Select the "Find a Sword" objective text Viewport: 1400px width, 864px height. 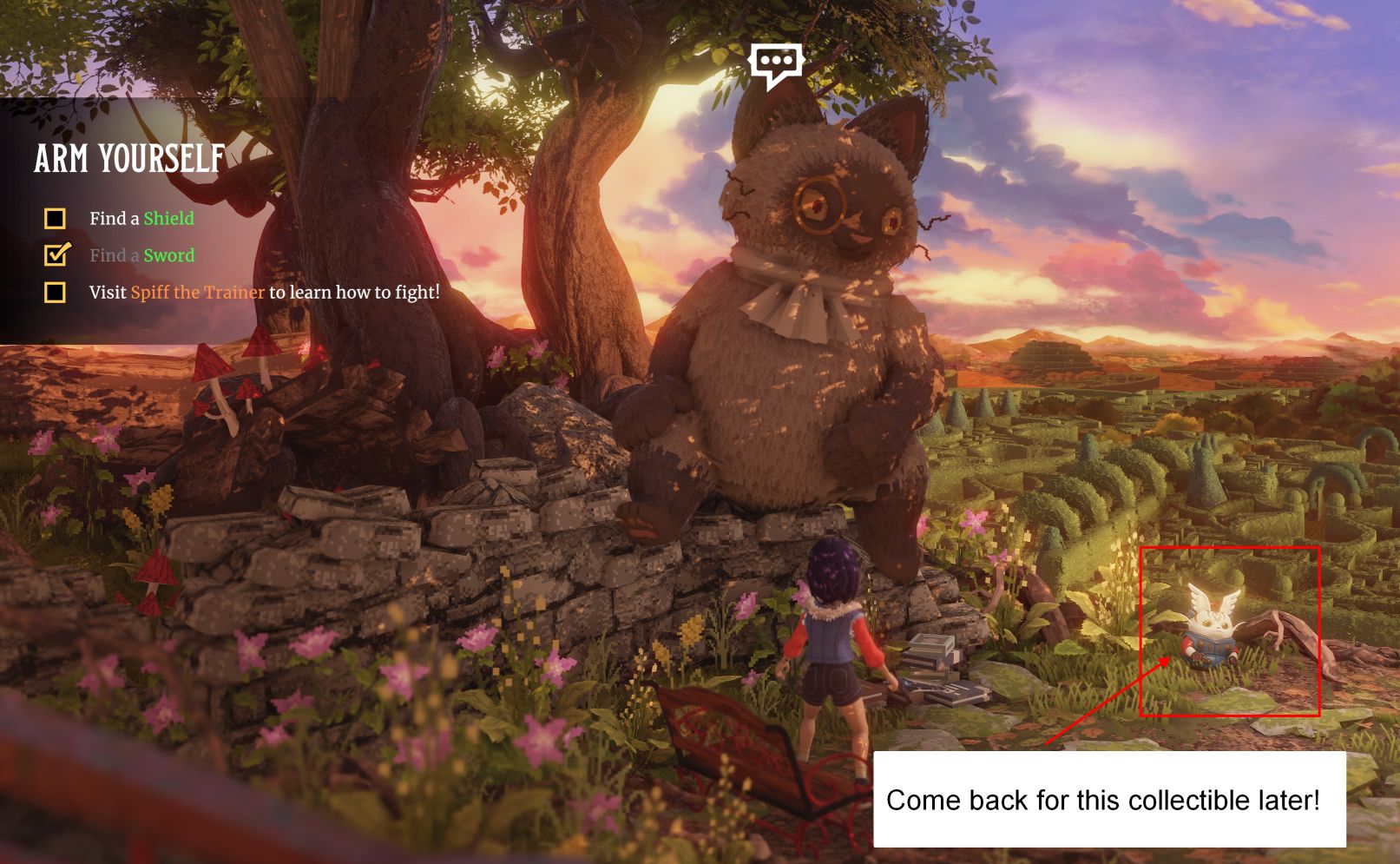pos(141,255)
